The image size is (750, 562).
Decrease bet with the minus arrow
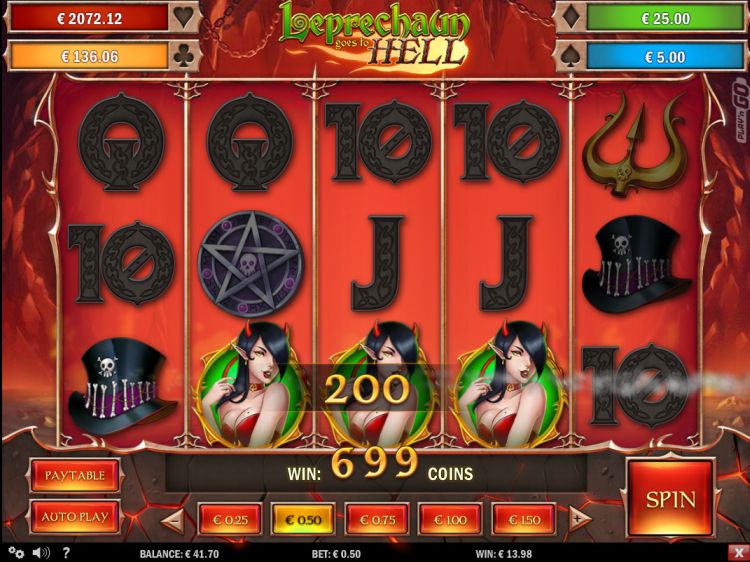point(172,519)
